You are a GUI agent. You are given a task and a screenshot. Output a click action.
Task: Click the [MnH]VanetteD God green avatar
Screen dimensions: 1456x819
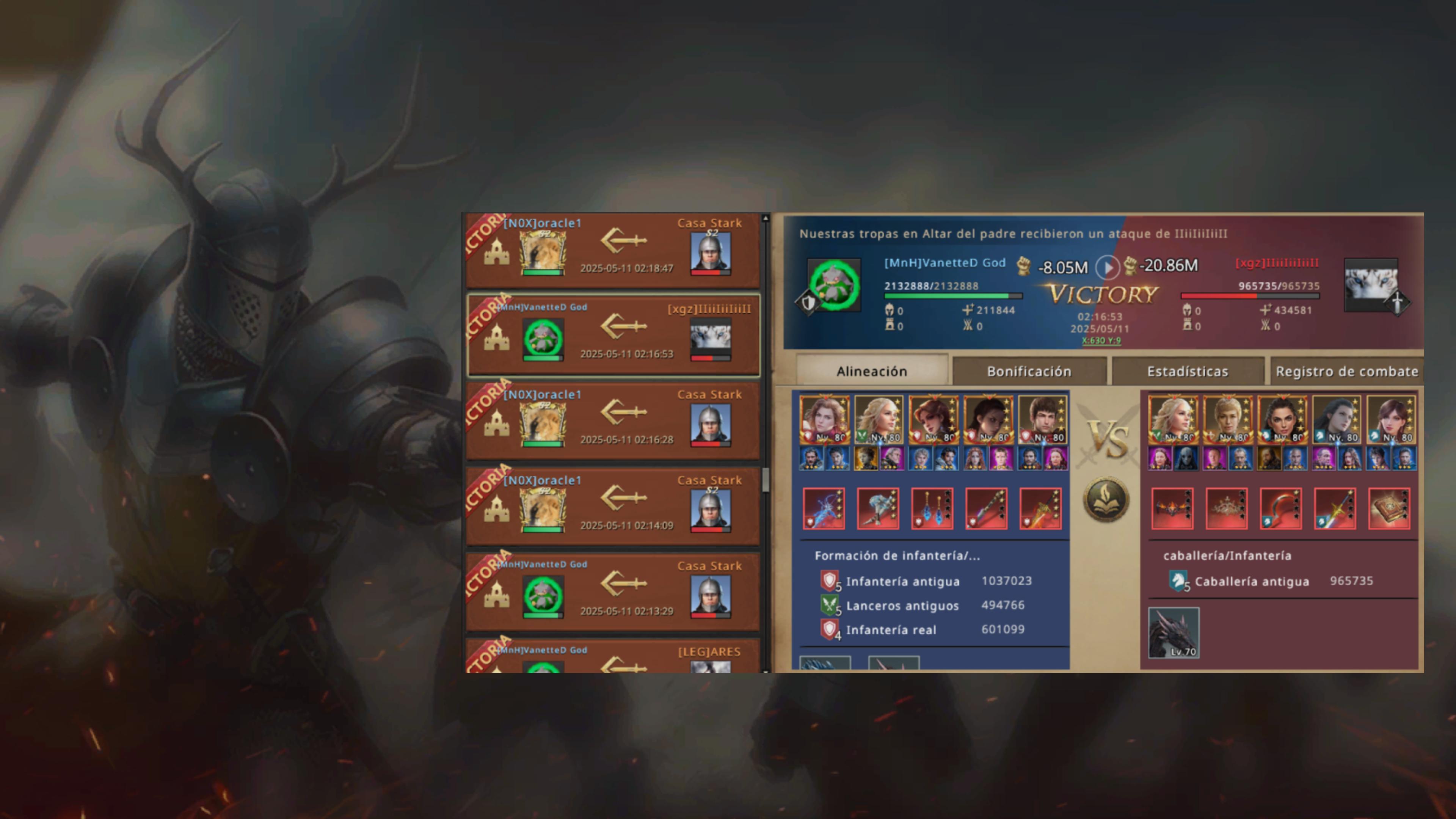click(x=834, y=285)
